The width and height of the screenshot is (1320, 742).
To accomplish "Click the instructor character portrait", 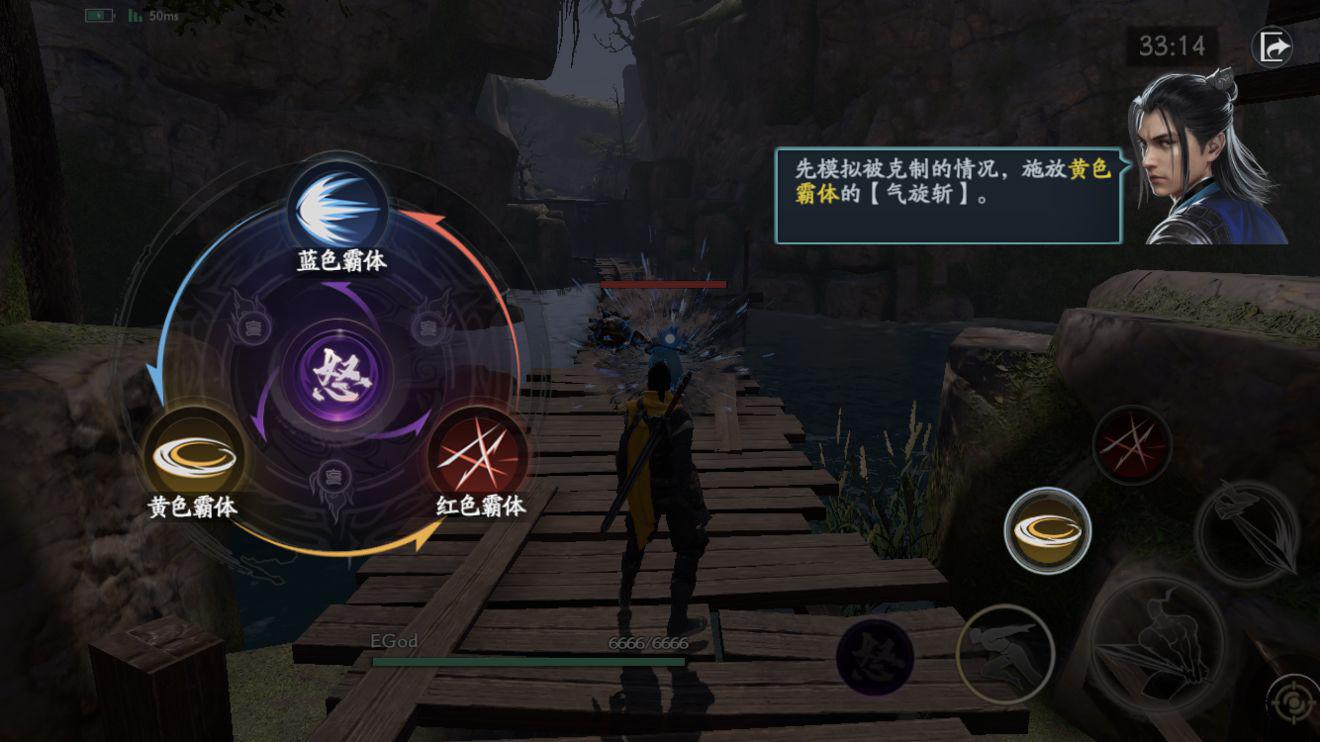I will [x=1208, y=160].
